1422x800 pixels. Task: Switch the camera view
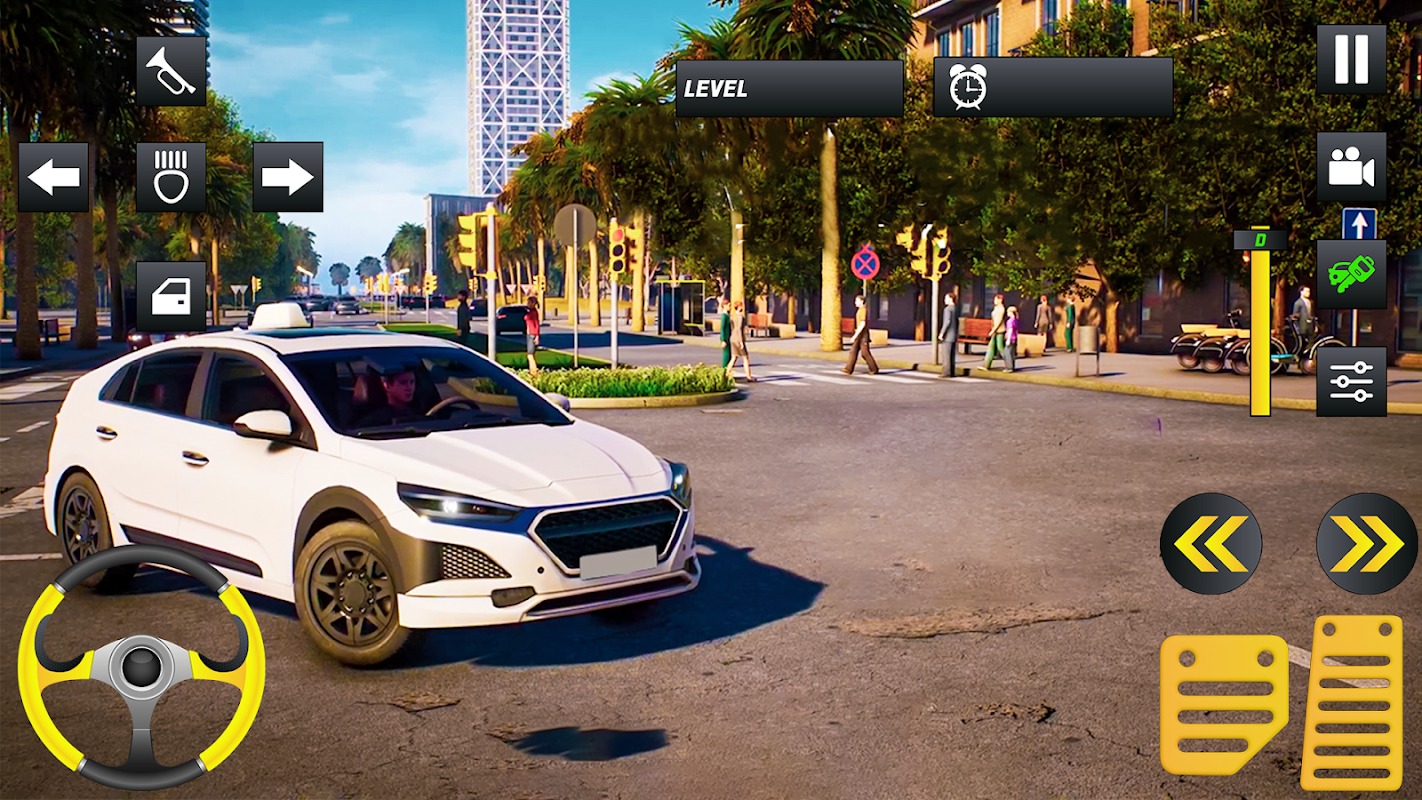(1351, 167)
